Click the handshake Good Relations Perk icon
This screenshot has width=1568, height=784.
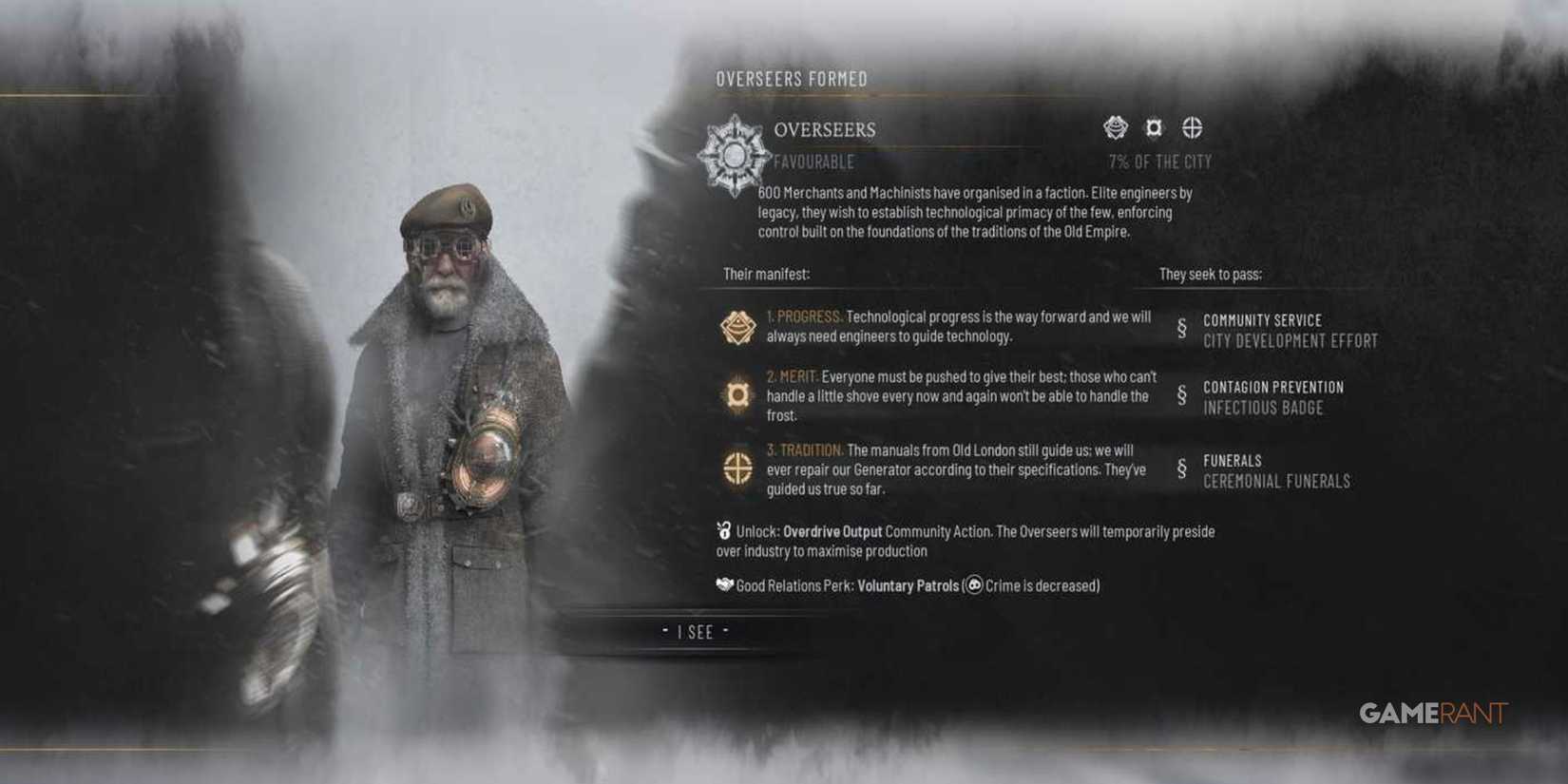click(723, 586)
